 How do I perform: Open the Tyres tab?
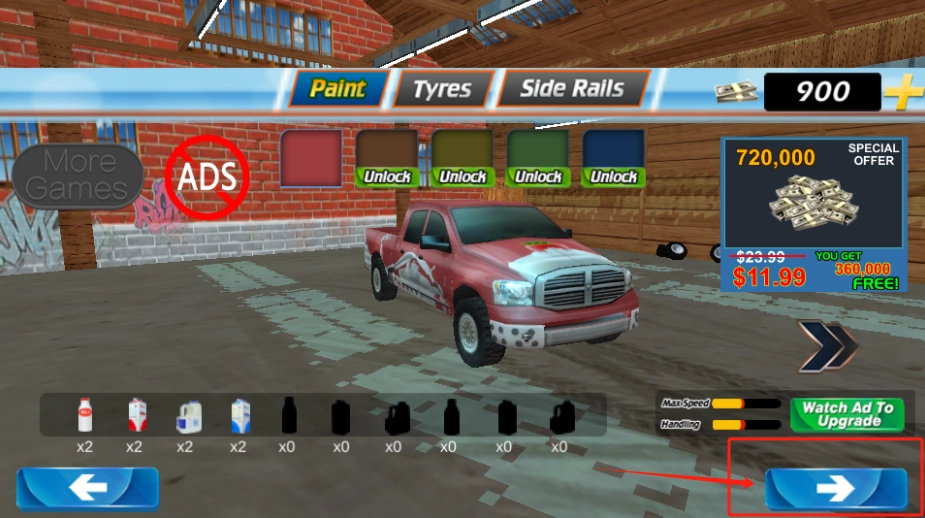(442, 89)
